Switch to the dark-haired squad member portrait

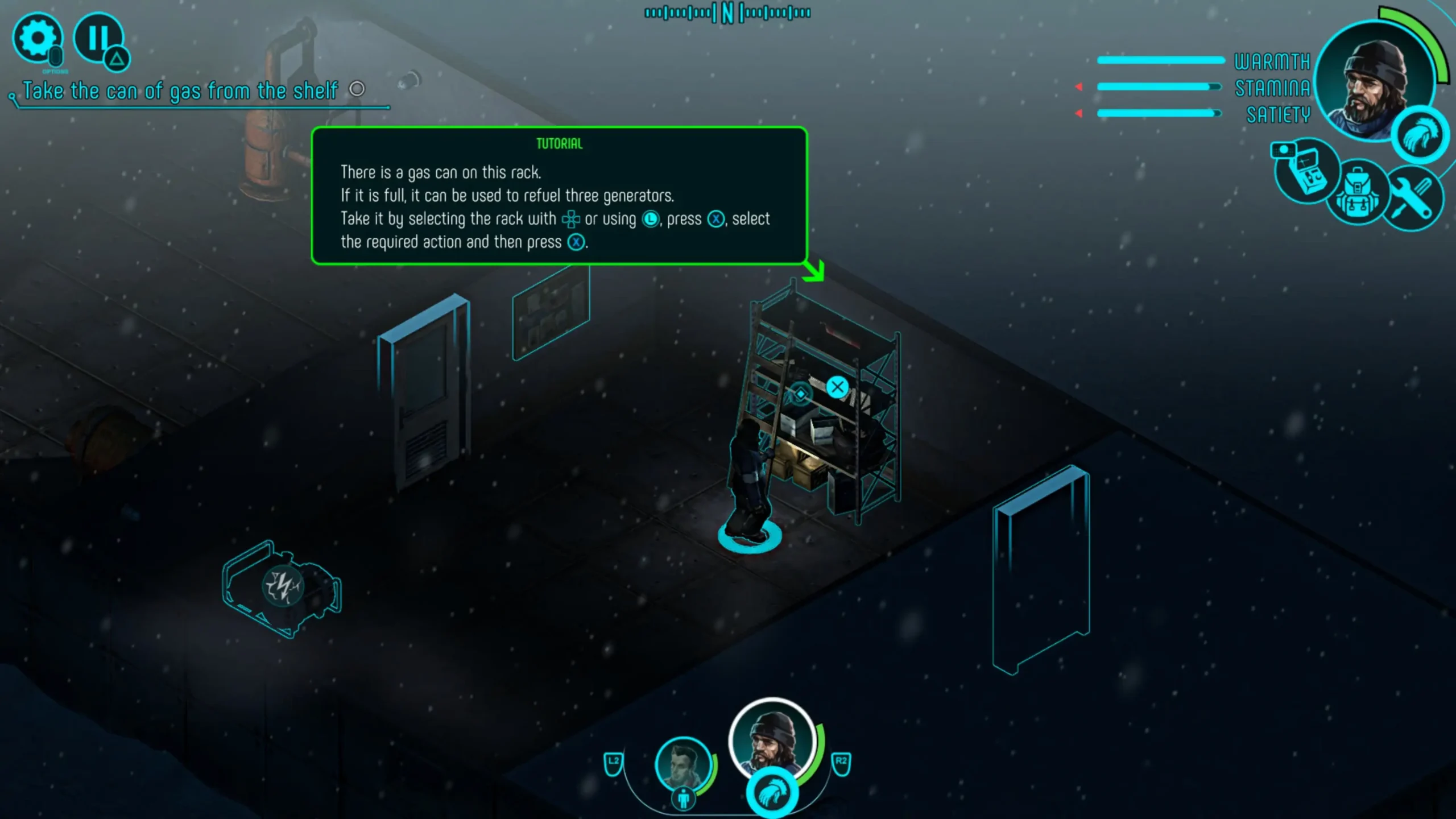(x=682, y=763)
